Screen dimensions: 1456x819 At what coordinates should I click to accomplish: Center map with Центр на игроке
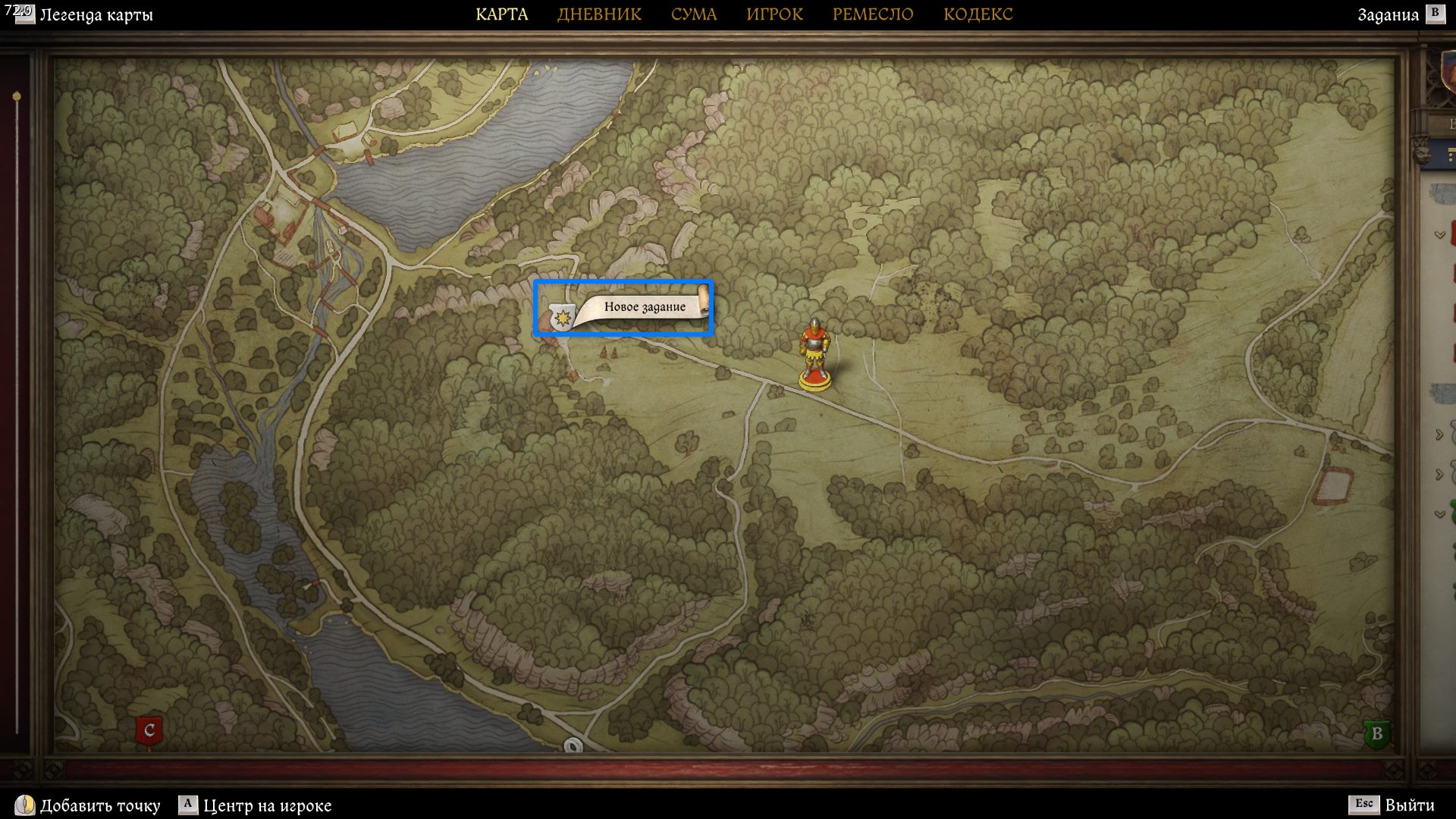266,805
